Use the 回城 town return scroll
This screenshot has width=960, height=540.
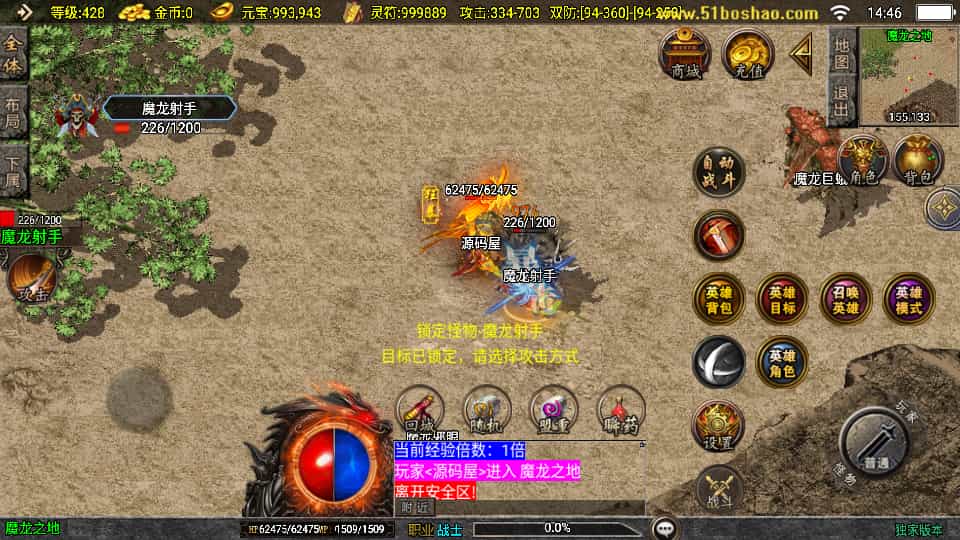420,412
